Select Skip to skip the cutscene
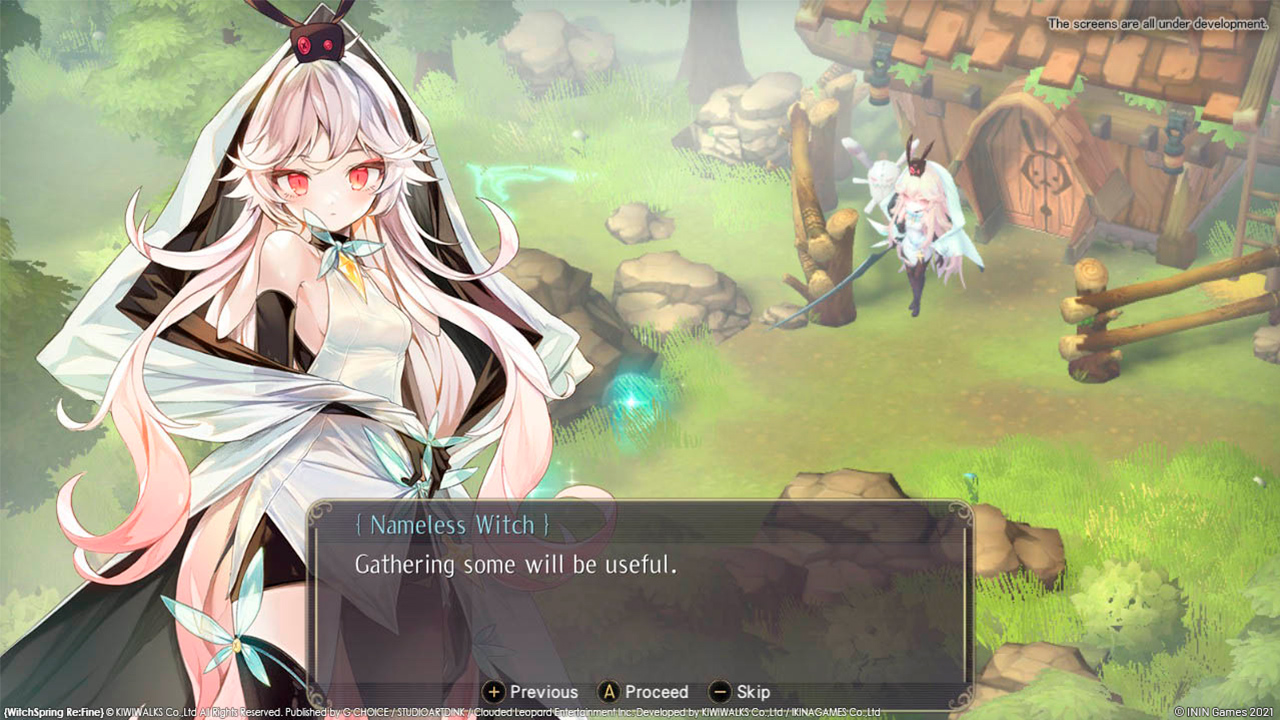The height and width of the screenshot is (720, 1280). (x=752, y=691)
